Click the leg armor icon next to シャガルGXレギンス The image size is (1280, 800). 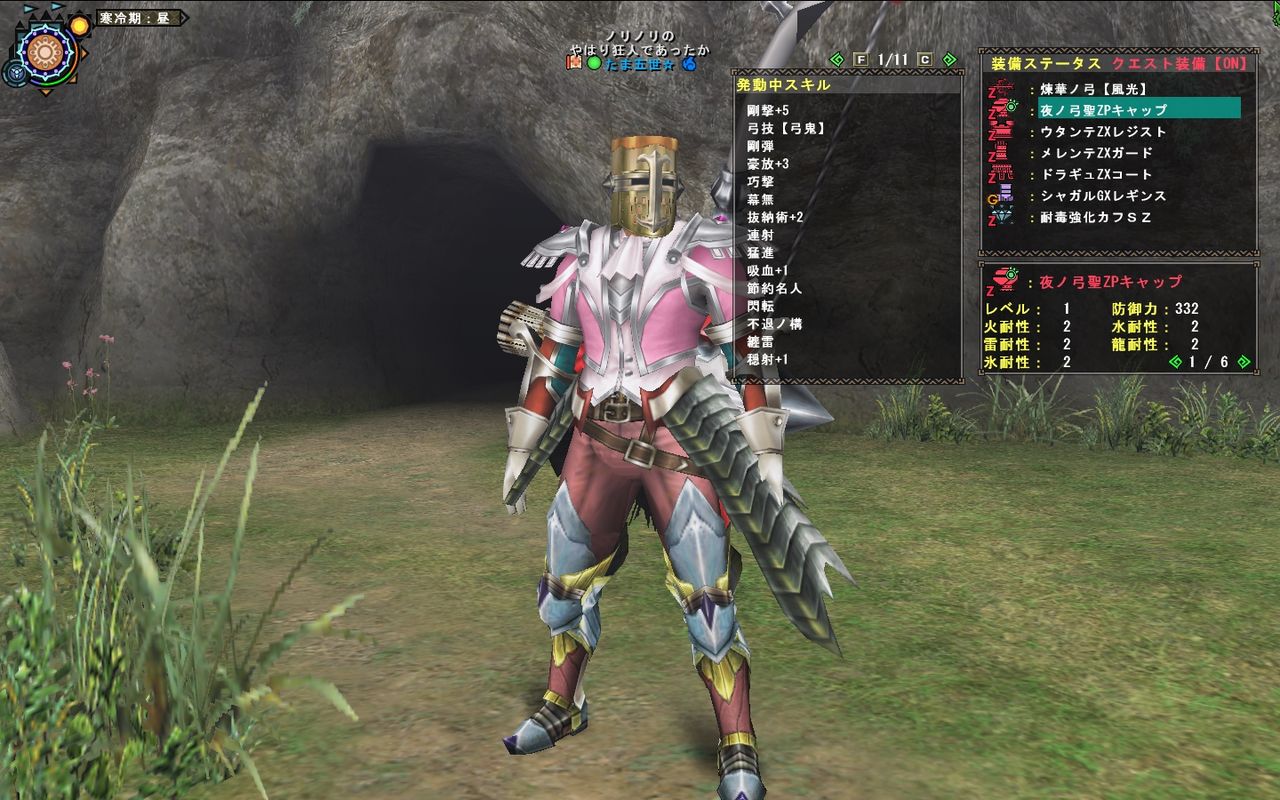coord(1004,193)
